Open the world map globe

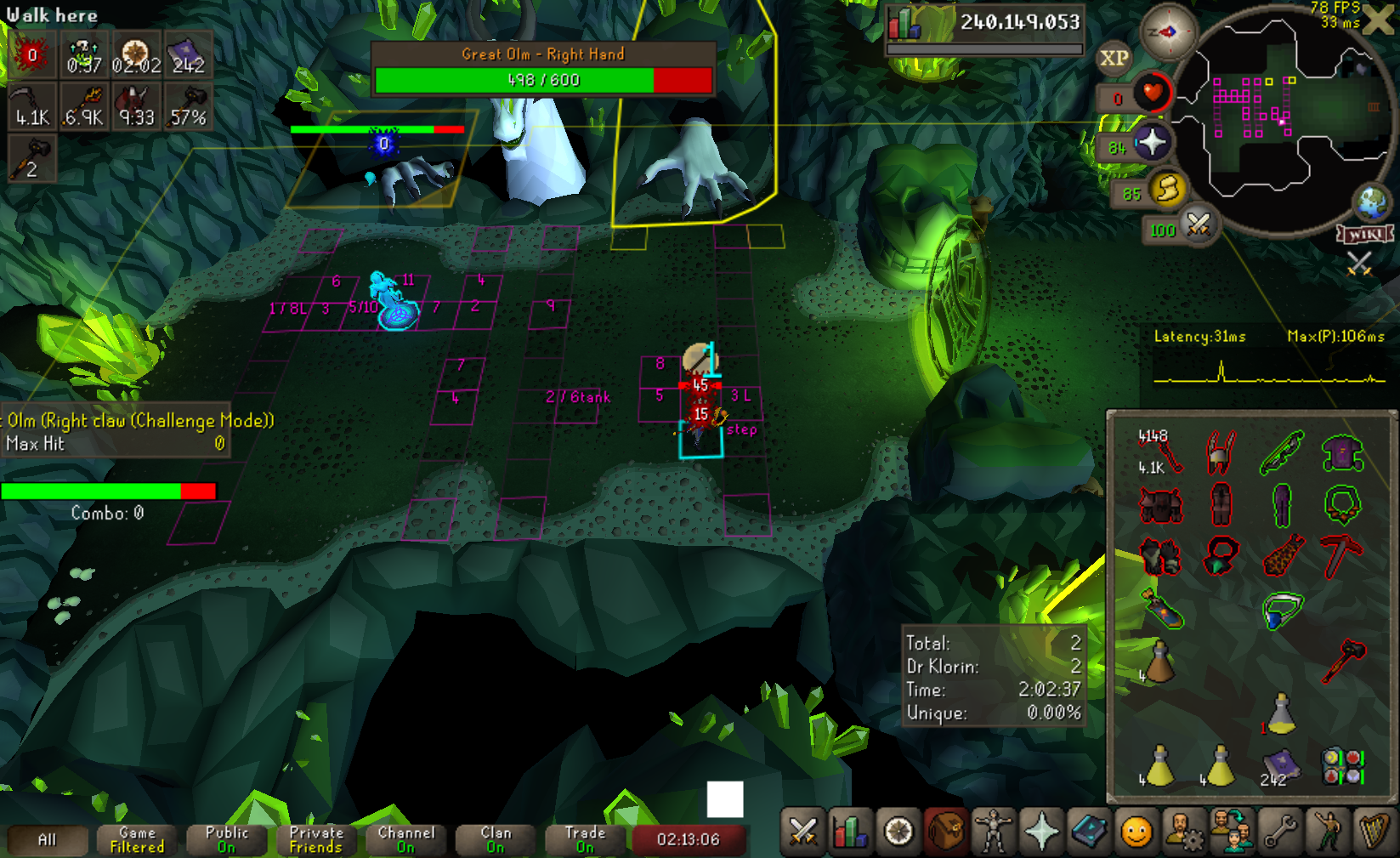[1372, 202]
